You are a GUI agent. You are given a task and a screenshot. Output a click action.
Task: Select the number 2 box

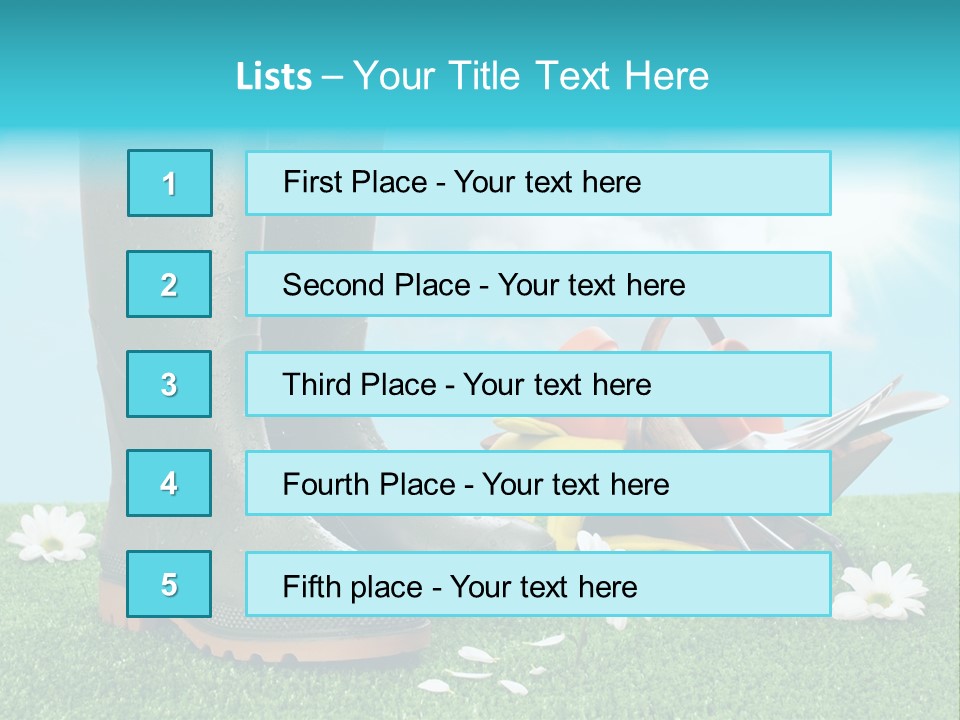pos(169,284)
